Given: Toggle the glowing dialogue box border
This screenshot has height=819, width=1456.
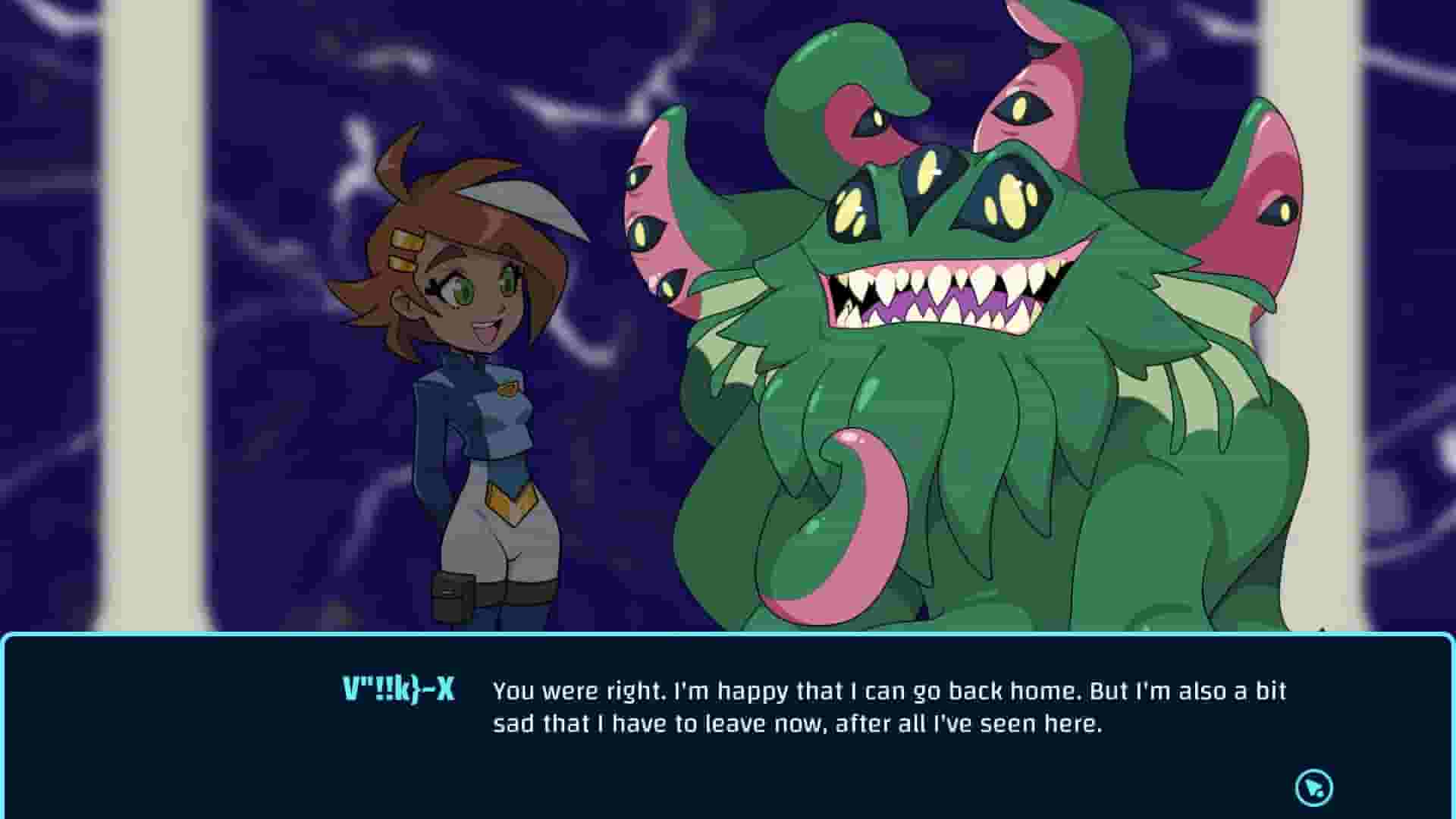Looking at the screenshot, I should click(728, 641).
